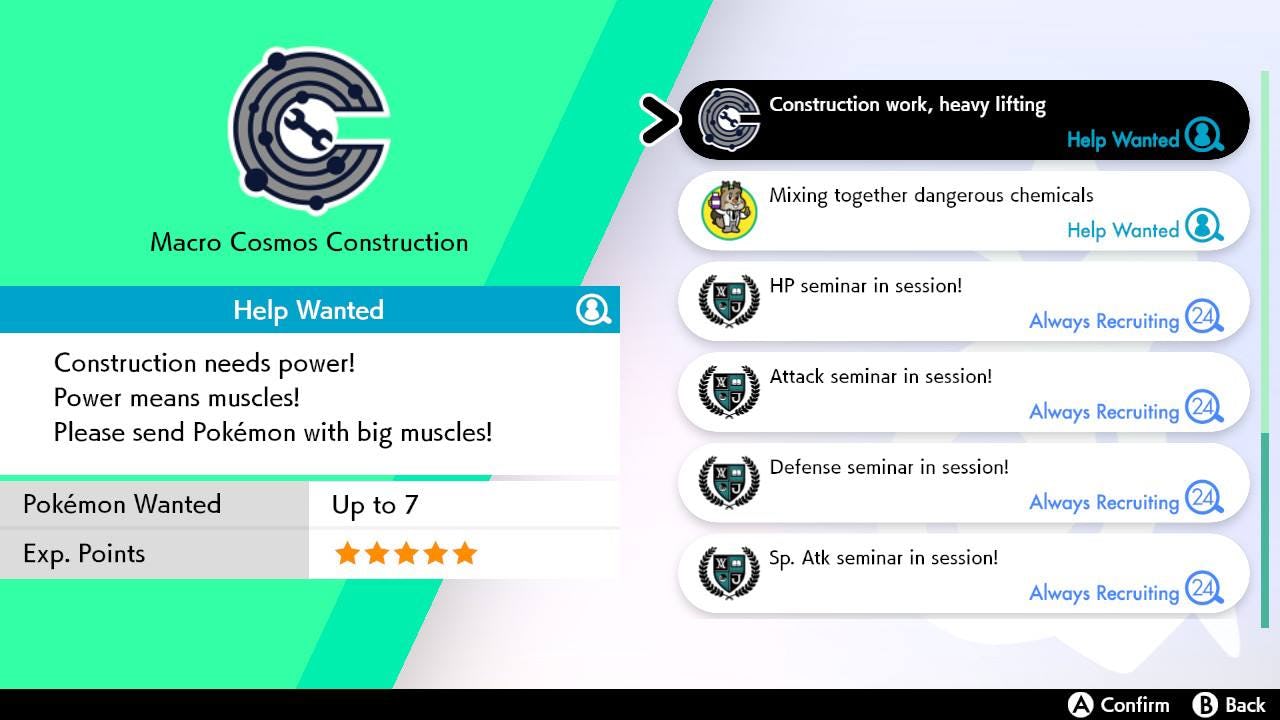Choose the Attack seminar in session job

(x=960, y=391)
